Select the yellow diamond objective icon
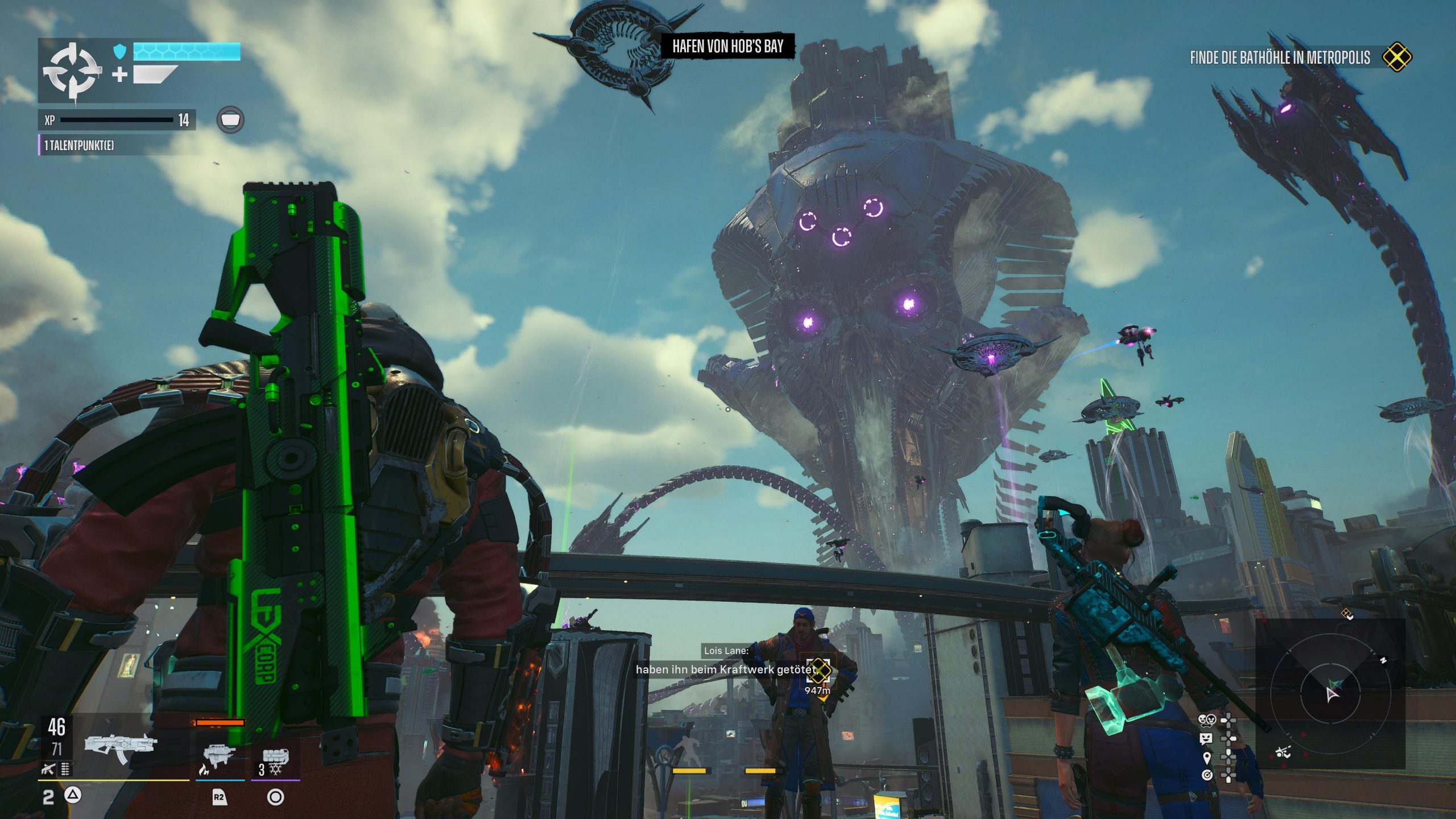 (x=1397, y=57)
